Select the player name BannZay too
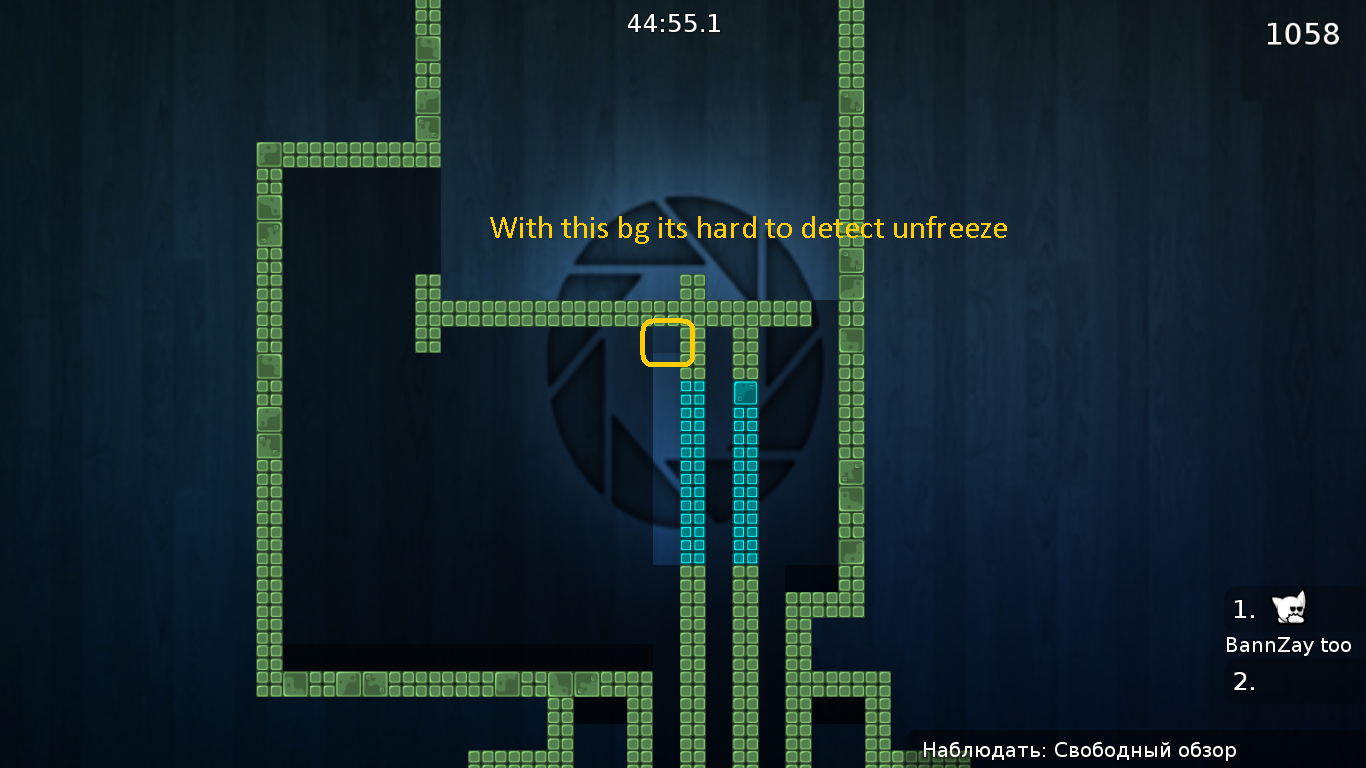Viewport: 1366px width, 768px height. click(1289, 645)
